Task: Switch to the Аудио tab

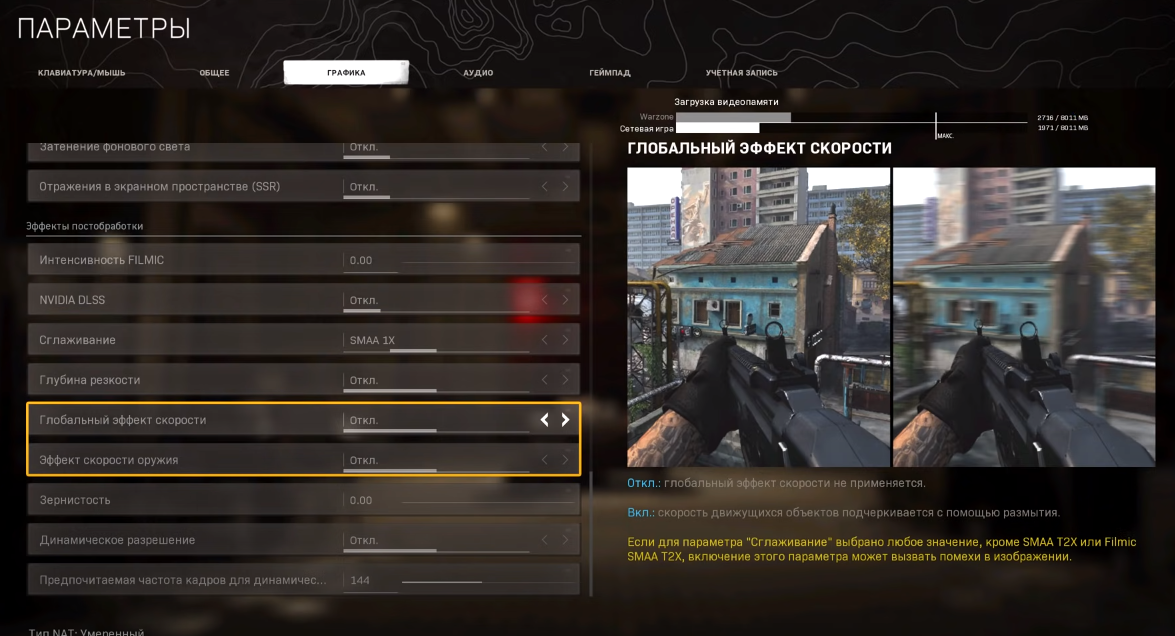Action: coord(478,73)
